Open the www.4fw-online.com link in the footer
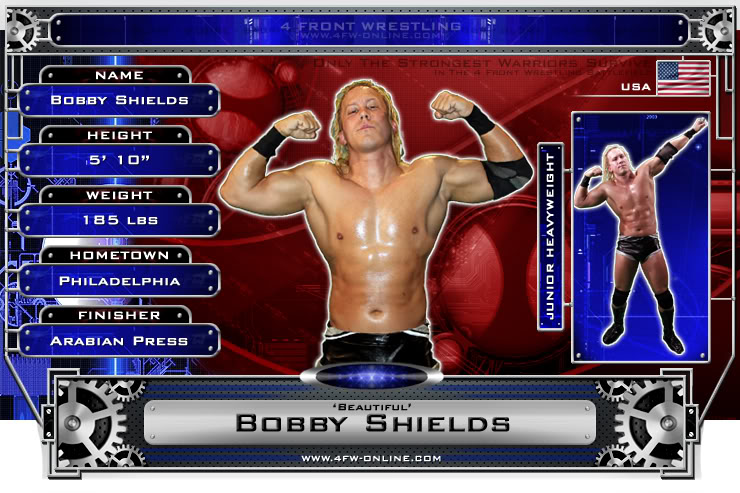The width and height of the screenshot is (740, 493). click(371, 458)
